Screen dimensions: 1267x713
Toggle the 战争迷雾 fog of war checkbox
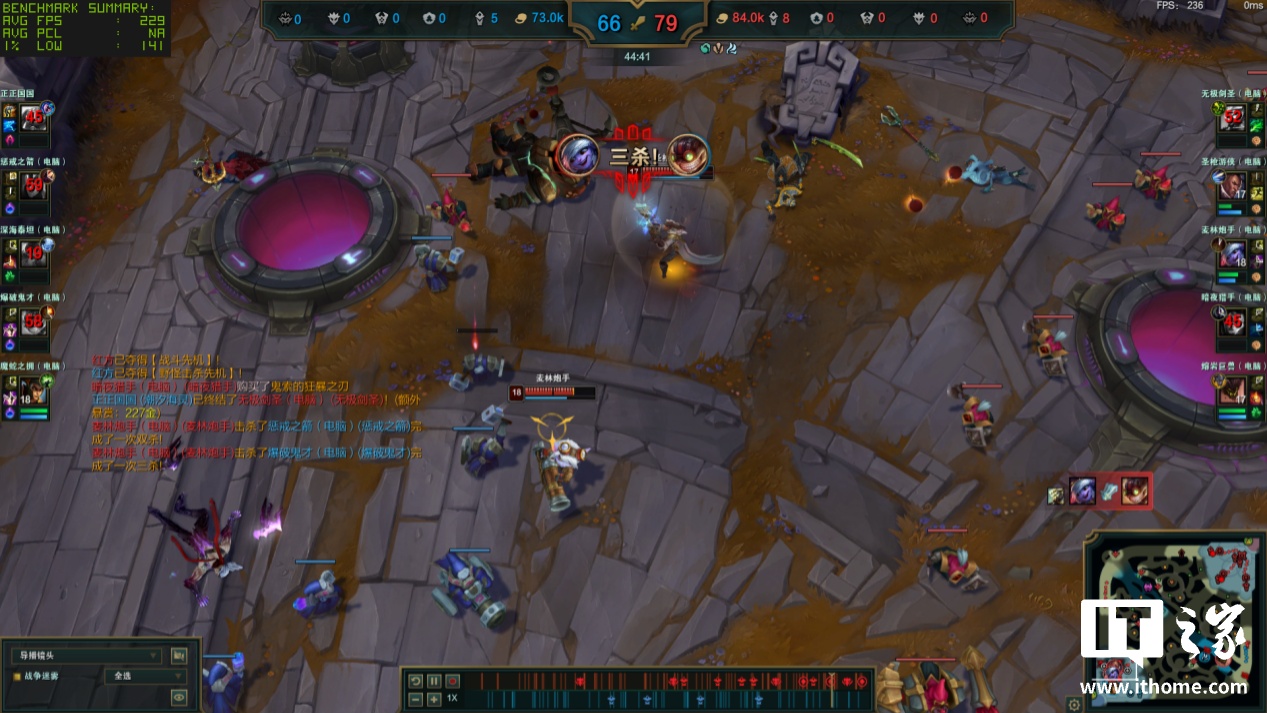(17, 676)
